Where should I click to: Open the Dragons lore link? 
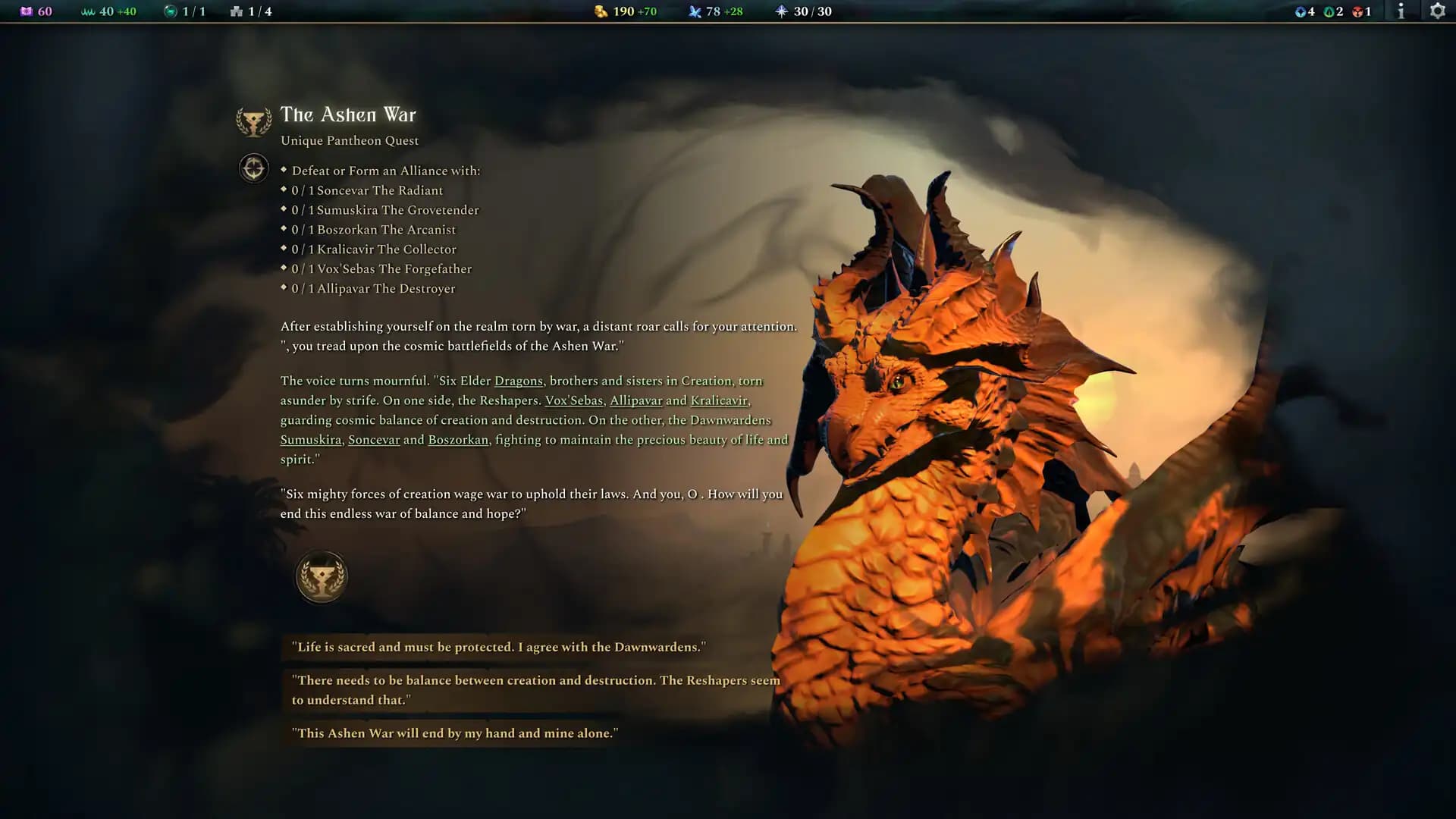pyautogui.click(x=519, y=381)
